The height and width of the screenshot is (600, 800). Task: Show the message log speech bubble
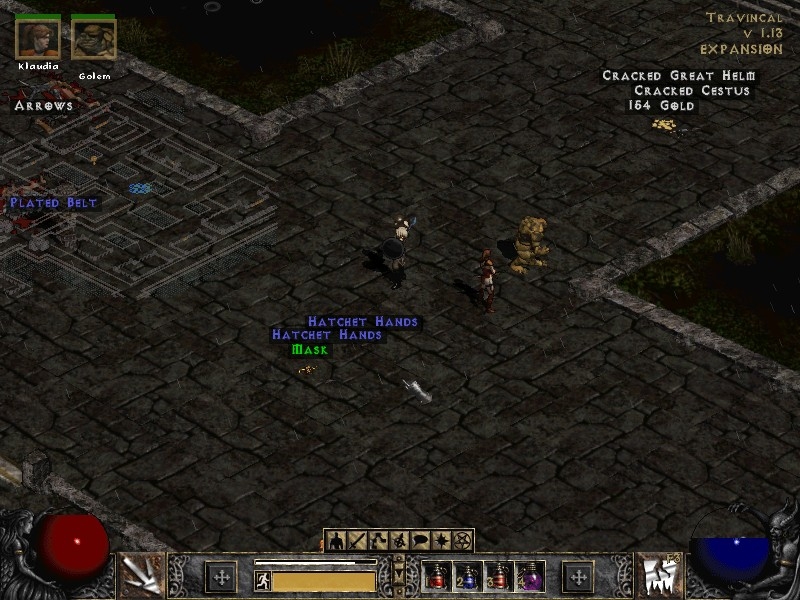(x=421, y=541)
